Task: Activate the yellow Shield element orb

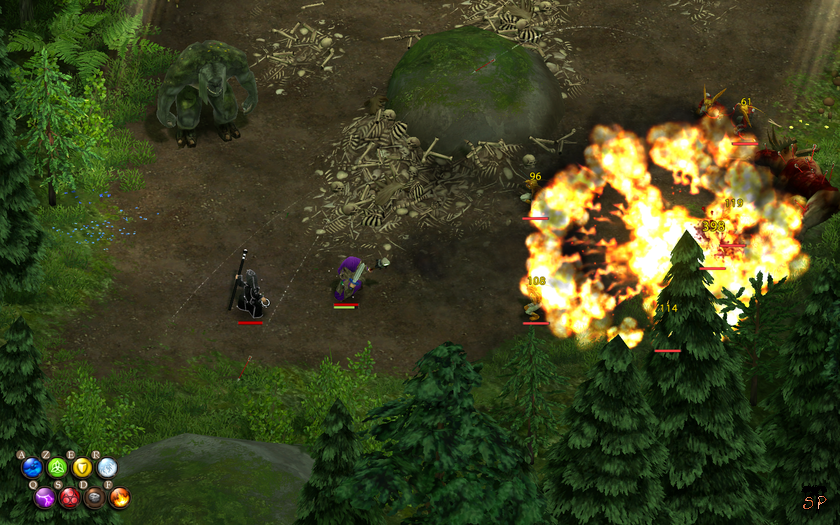Action: 82,467
